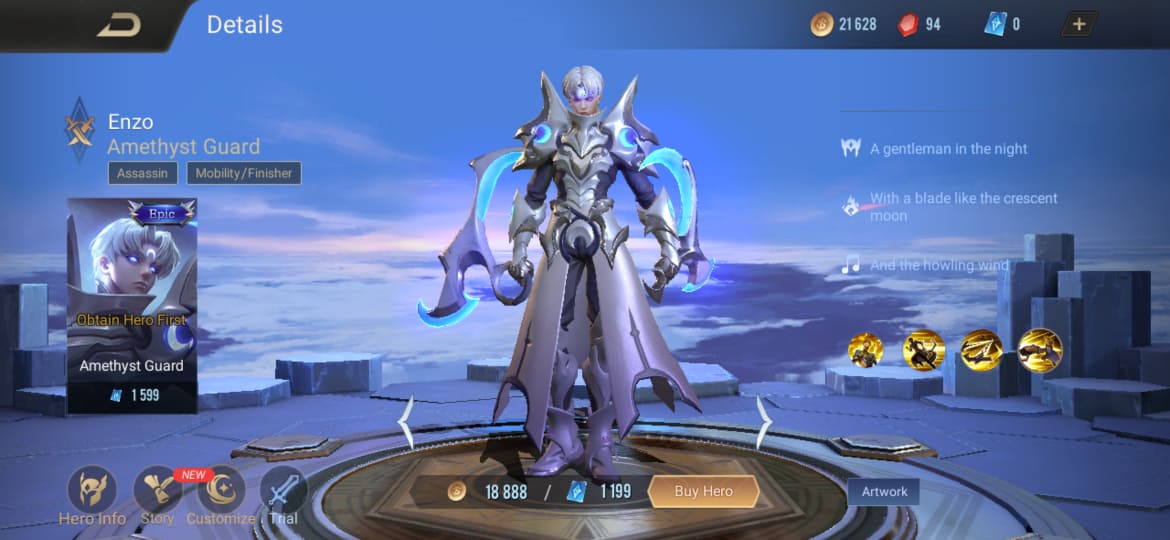Select the Assassin role tag

143,173
